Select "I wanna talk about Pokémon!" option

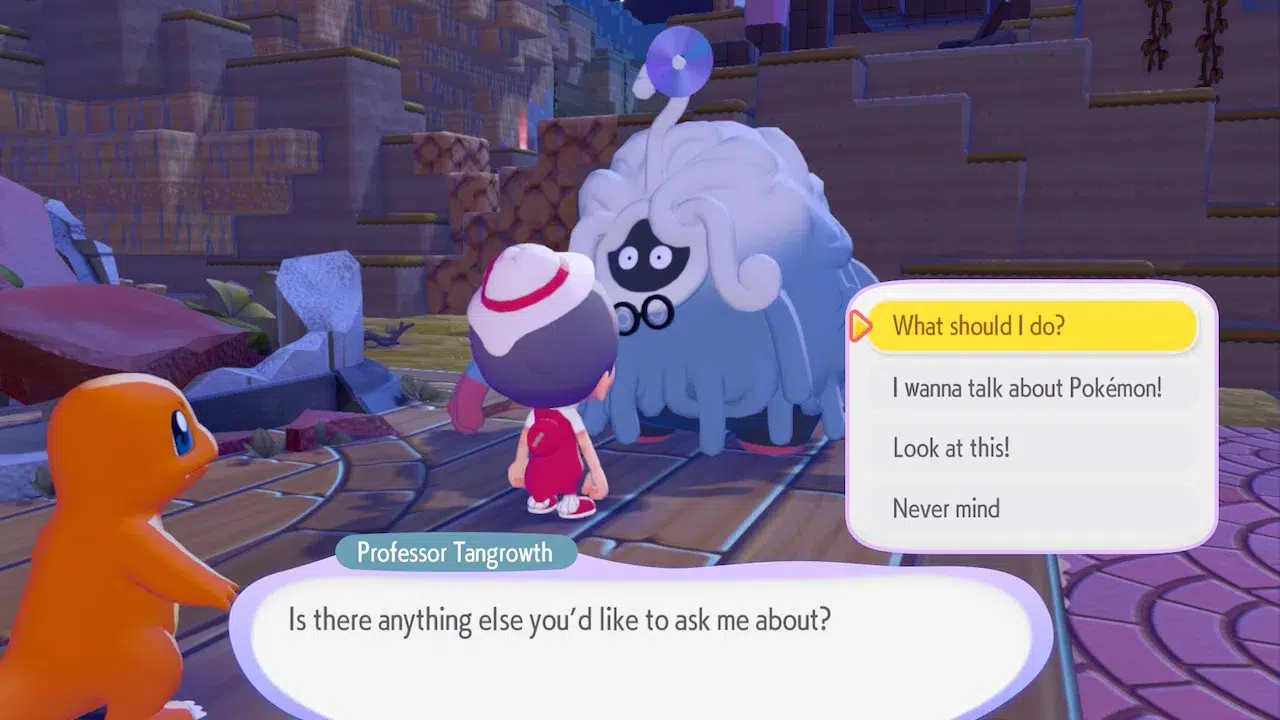point(1031,387)
